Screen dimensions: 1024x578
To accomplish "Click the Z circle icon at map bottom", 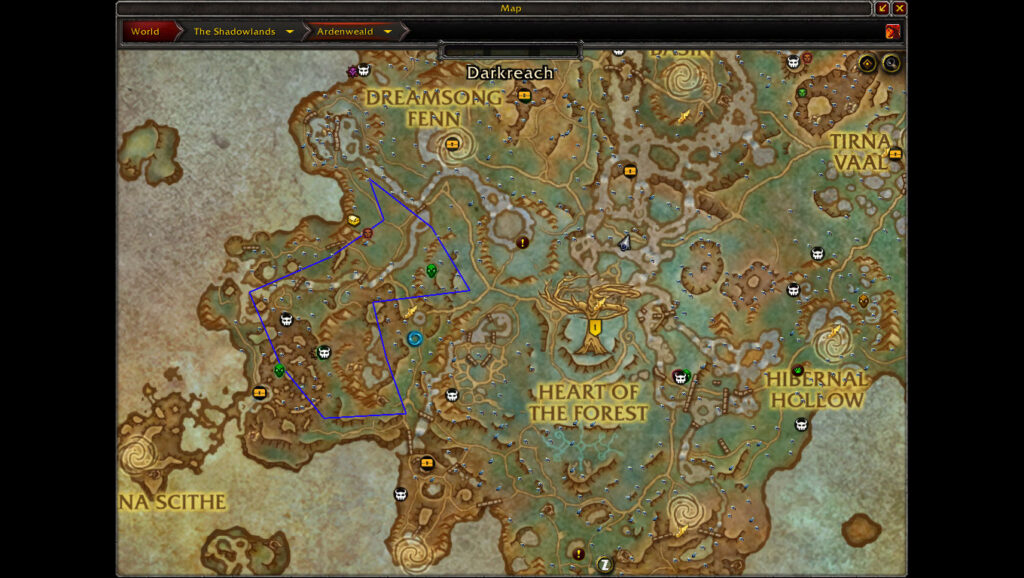I will (605, 564).
